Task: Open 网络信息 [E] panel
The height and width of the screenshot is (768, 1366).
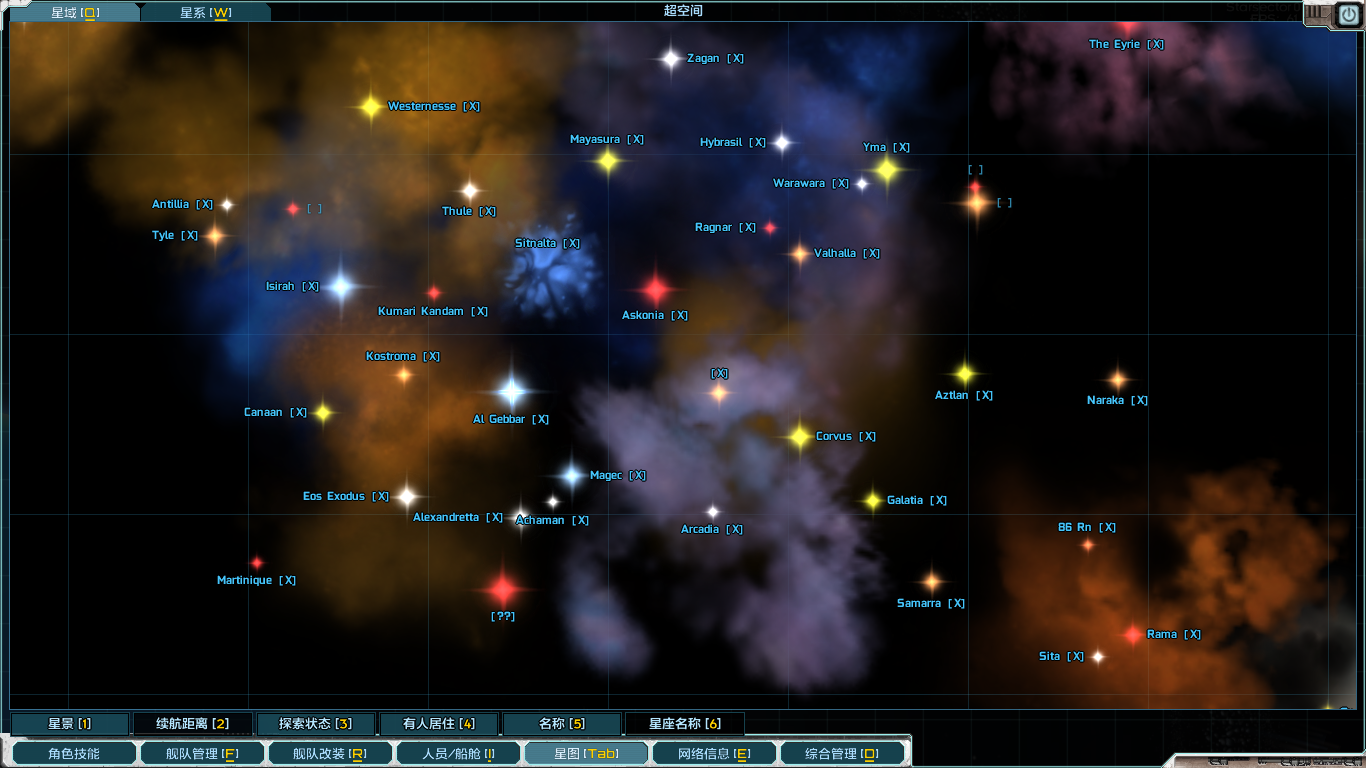Action: [714, 753]
